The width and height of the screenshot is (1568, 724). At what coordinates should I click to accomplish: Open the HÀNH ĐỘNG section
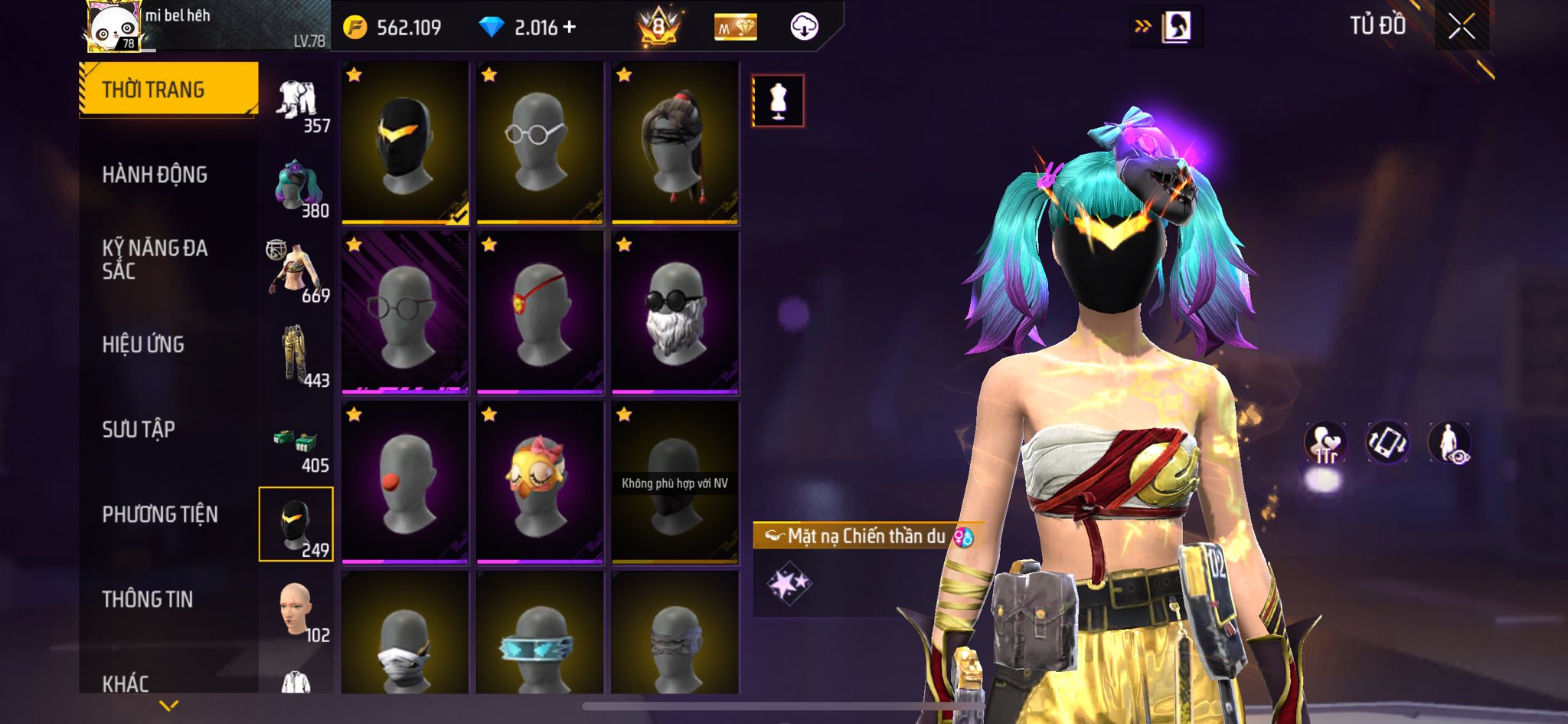click(155, 175)
